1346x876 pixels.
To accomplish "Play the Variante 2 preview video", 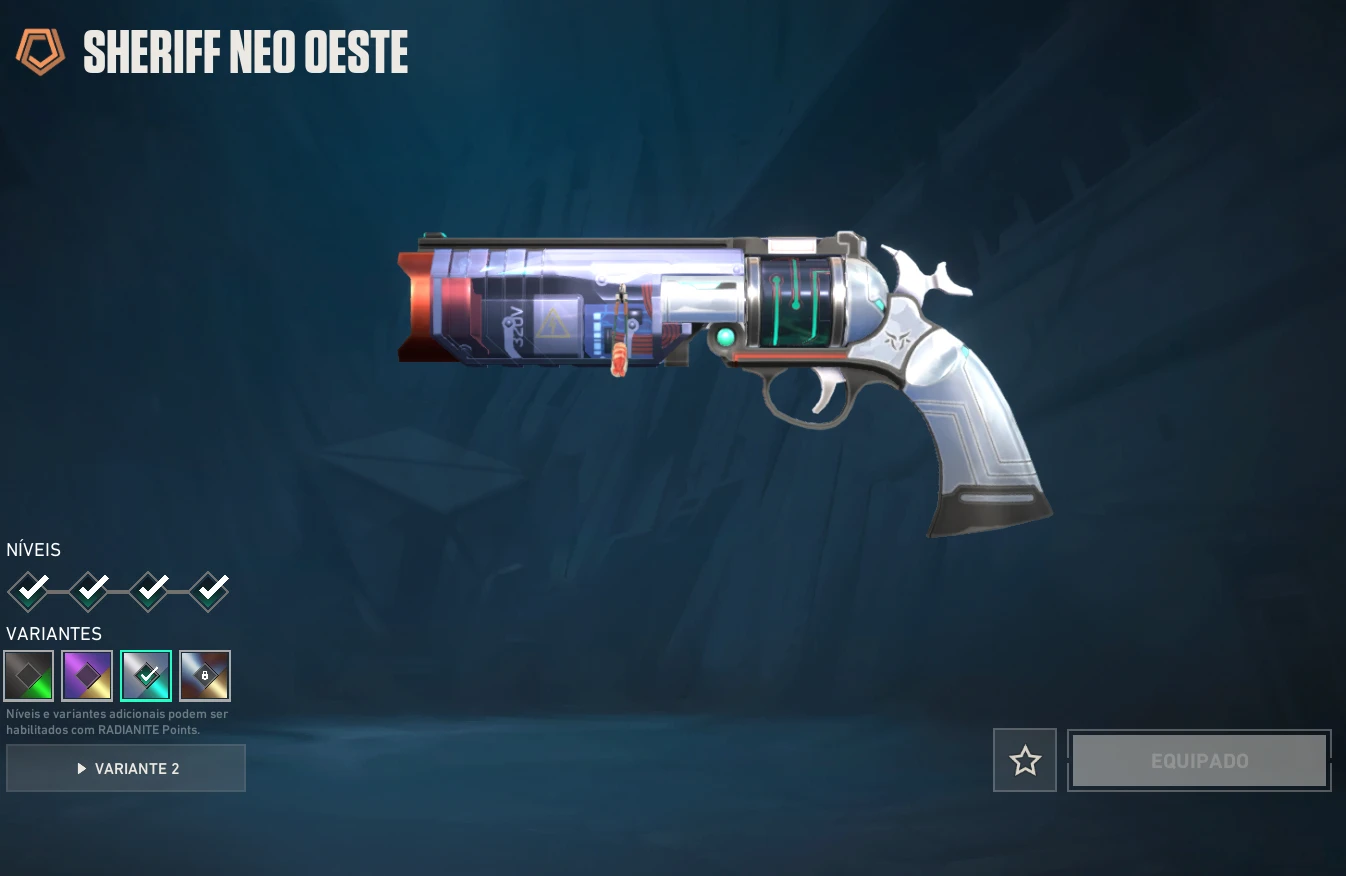I will tap(126, 768).
